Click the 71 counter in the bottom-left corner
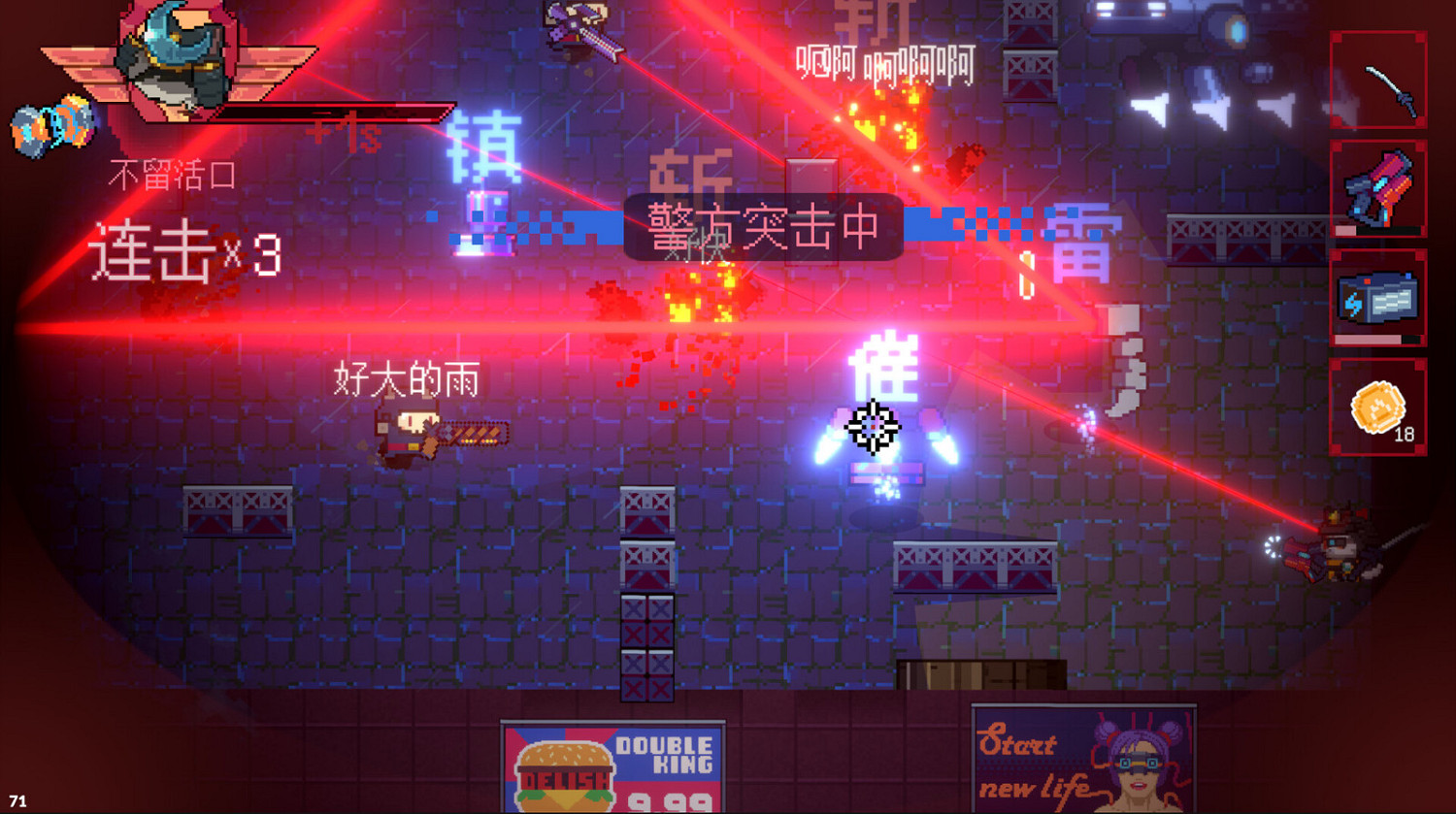The height and width of the screenshot is (814, 1456). click(x=17, y=798)
